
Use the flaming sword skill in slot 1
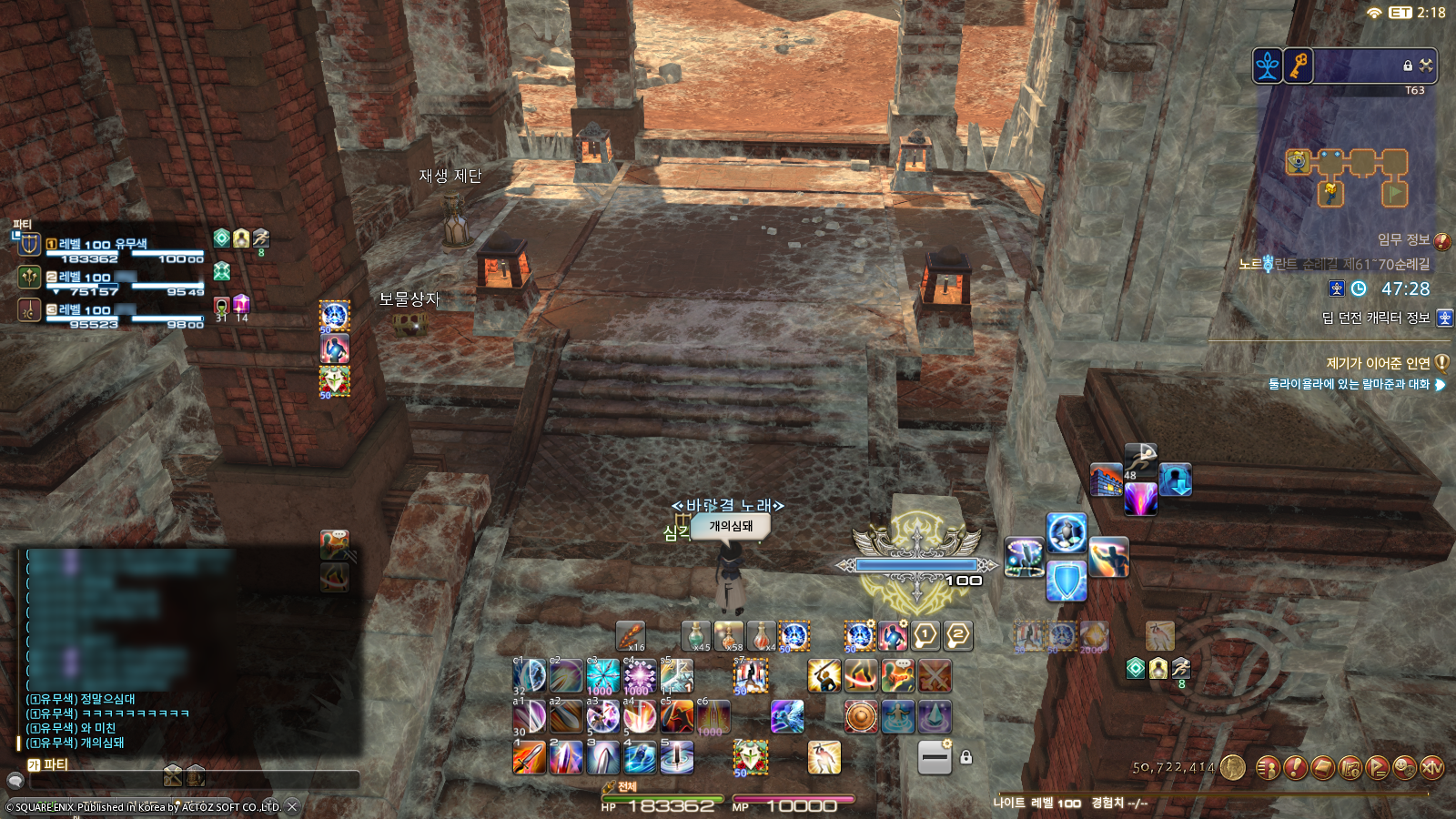coord(529,757)
